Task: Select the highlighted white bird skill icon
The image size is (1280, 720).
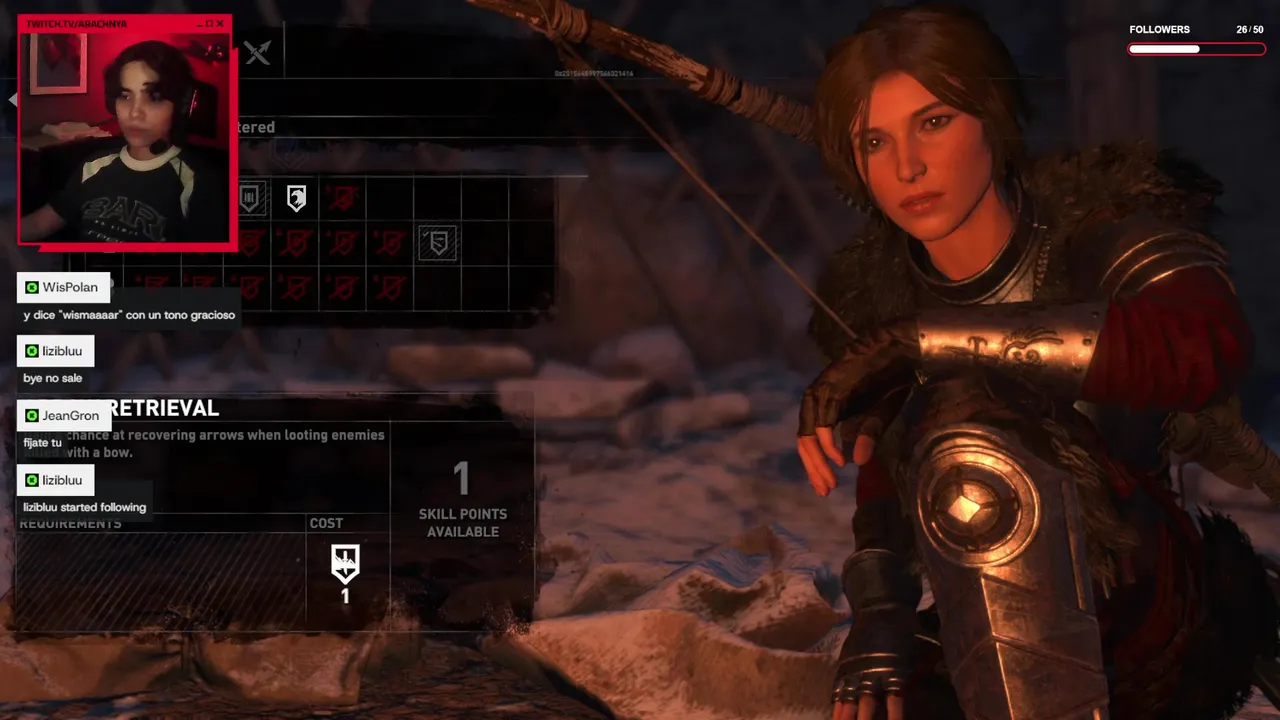Action: point(296,198)
